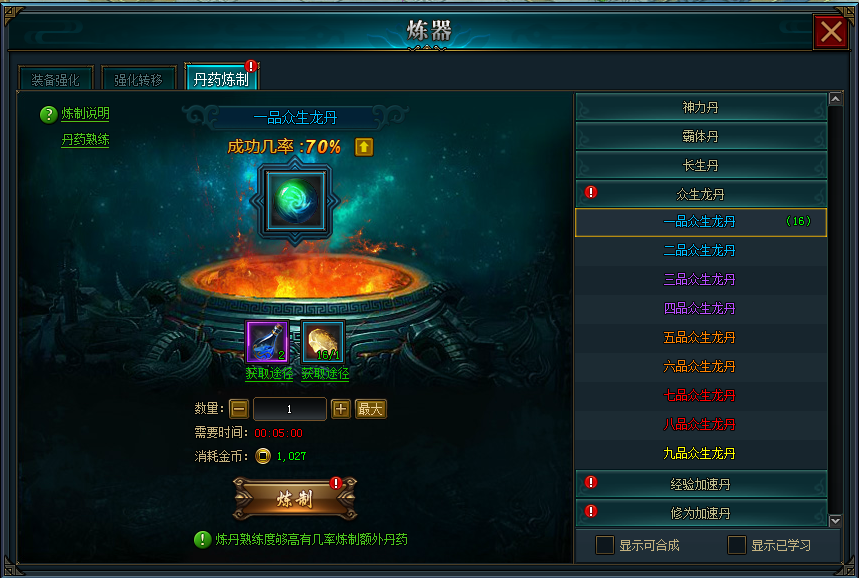
Task: Click the success rate boost arrow
Action: 364,147
